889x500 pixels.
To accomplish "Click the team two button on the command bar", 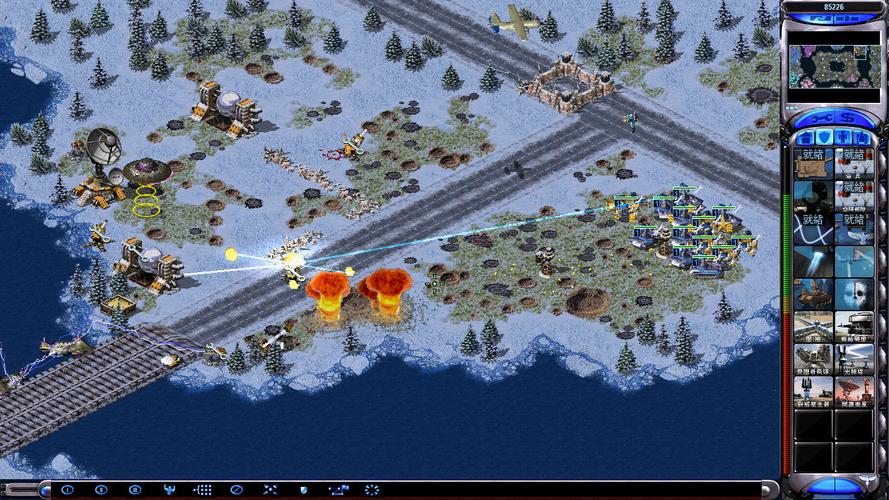I will click(x=101, y=490).
